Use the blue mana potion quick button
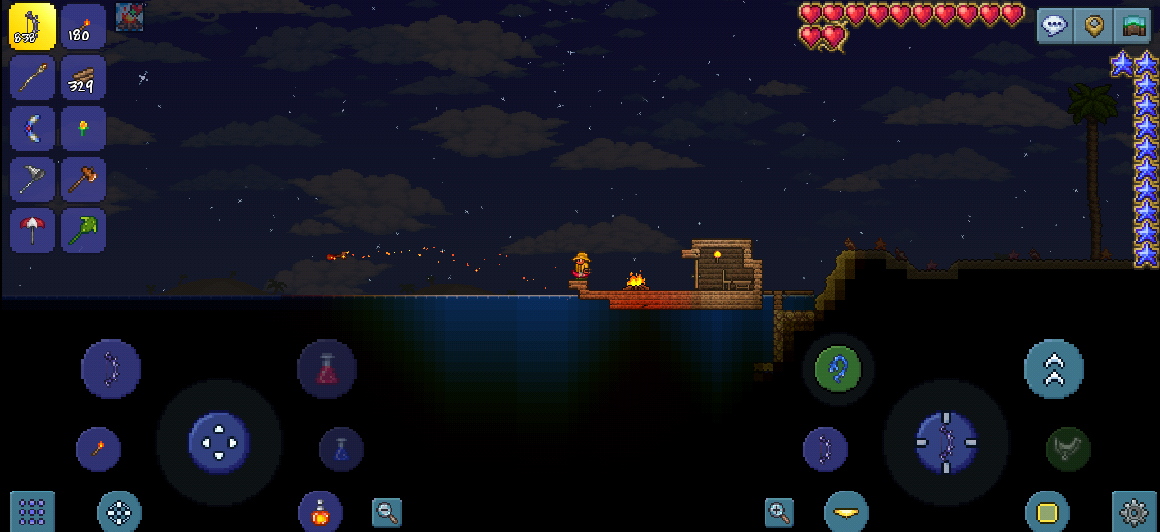Screen dimensions: 1160x532 click(341, 449)
